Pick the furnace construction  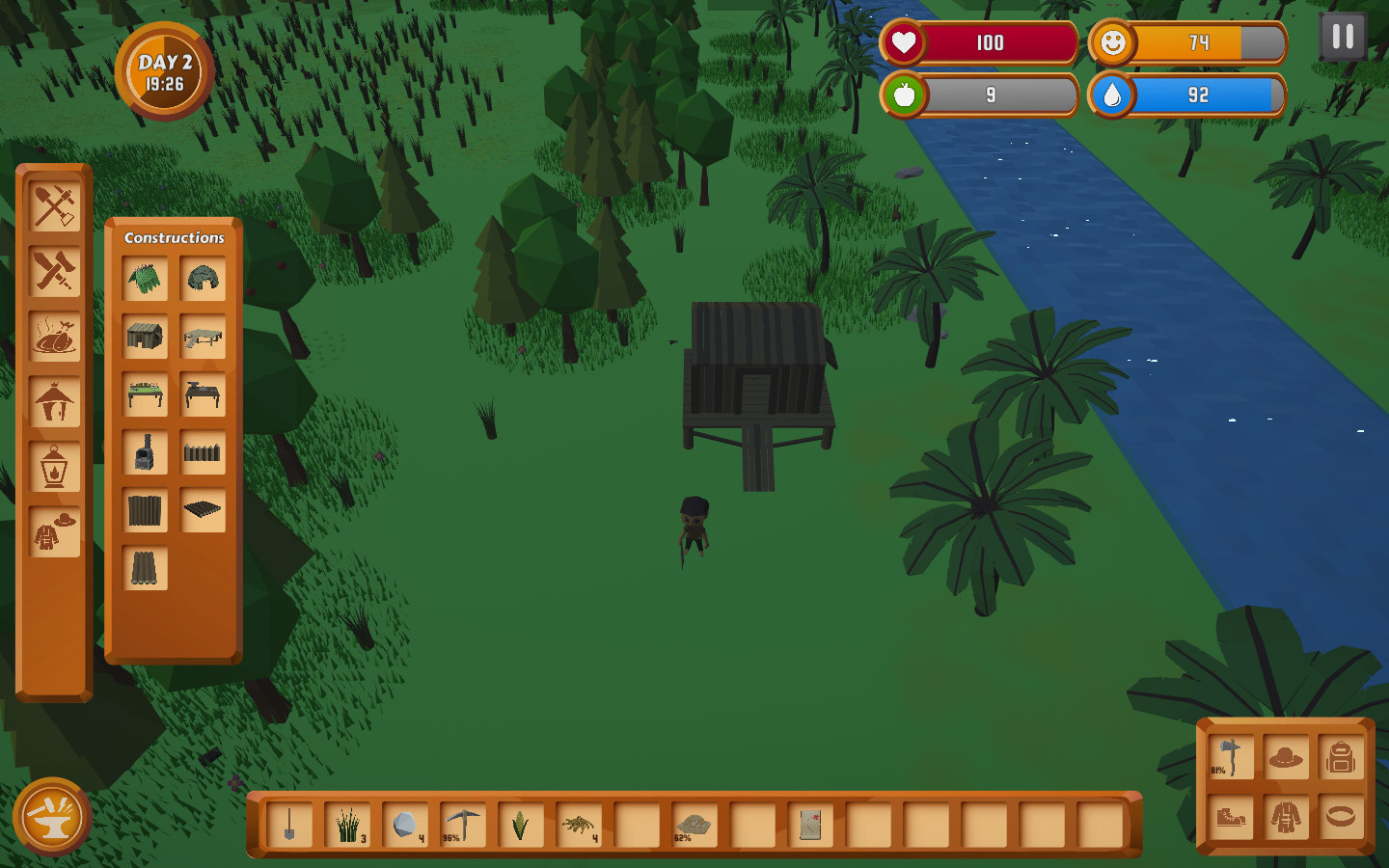[147, 453]
